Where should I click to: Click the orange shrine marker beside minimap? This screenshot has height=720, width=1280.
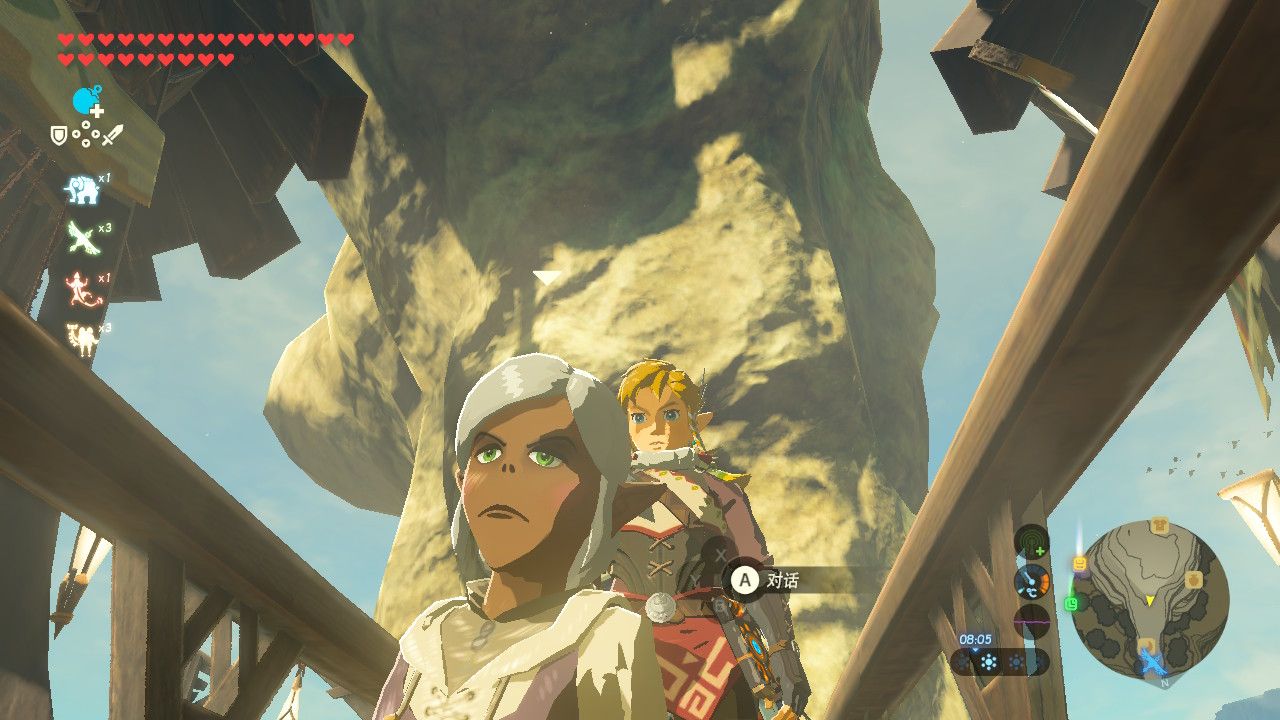[x=1080, y=565]
